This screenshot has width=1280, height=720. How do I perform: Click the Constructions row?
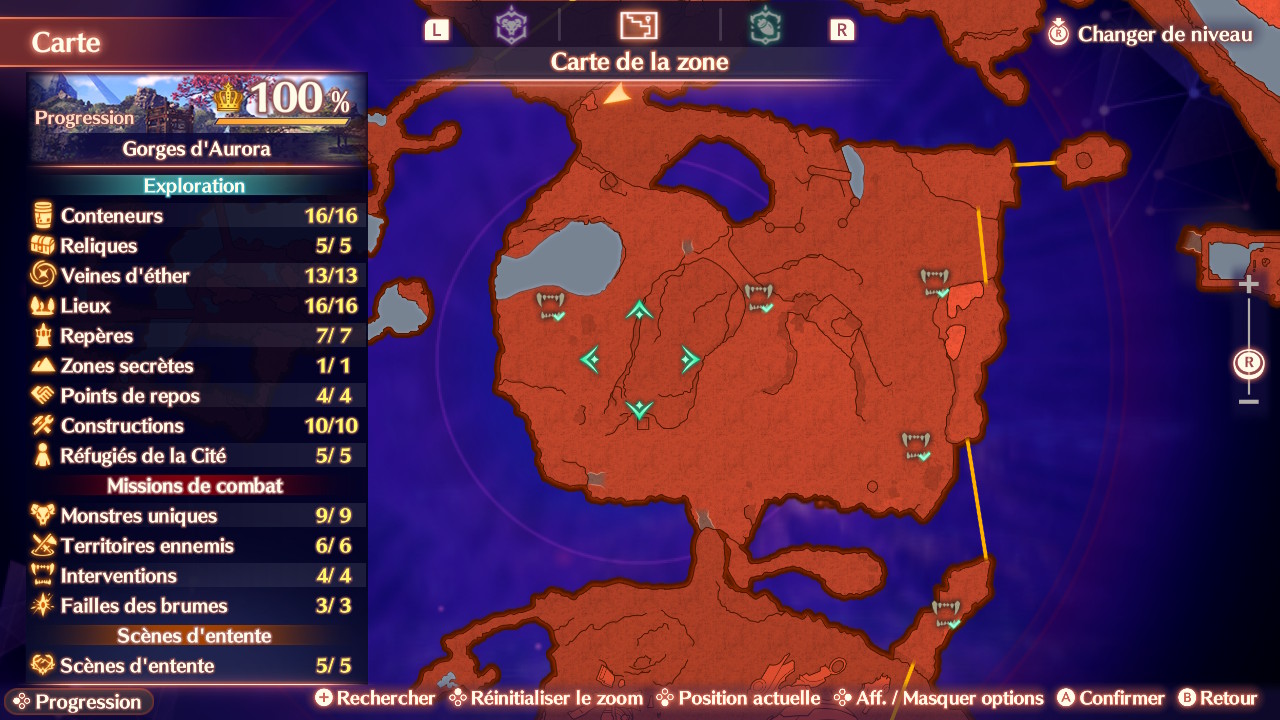click(x=197, y=426)
